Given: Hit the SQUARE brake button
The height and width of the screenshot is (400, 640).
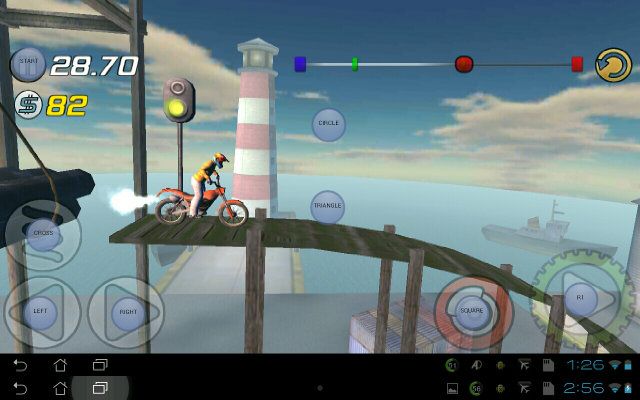Looking at the screenshot, I should click(x=472, y=310).
